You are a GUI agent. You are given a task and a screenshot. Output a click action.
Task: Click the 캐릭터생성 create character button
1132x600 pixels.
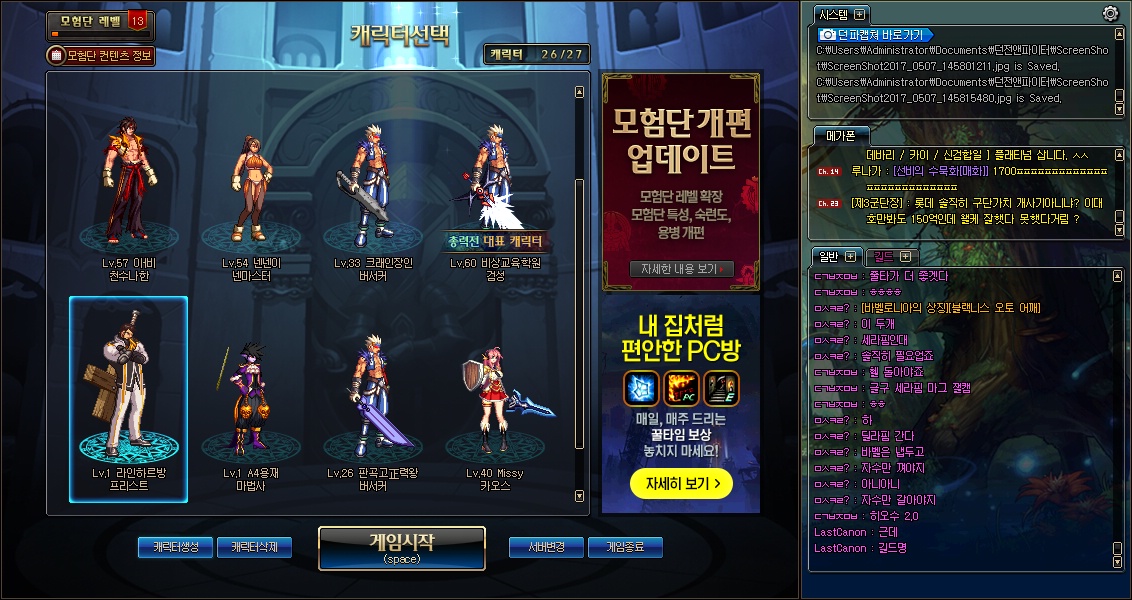point(175,547)
